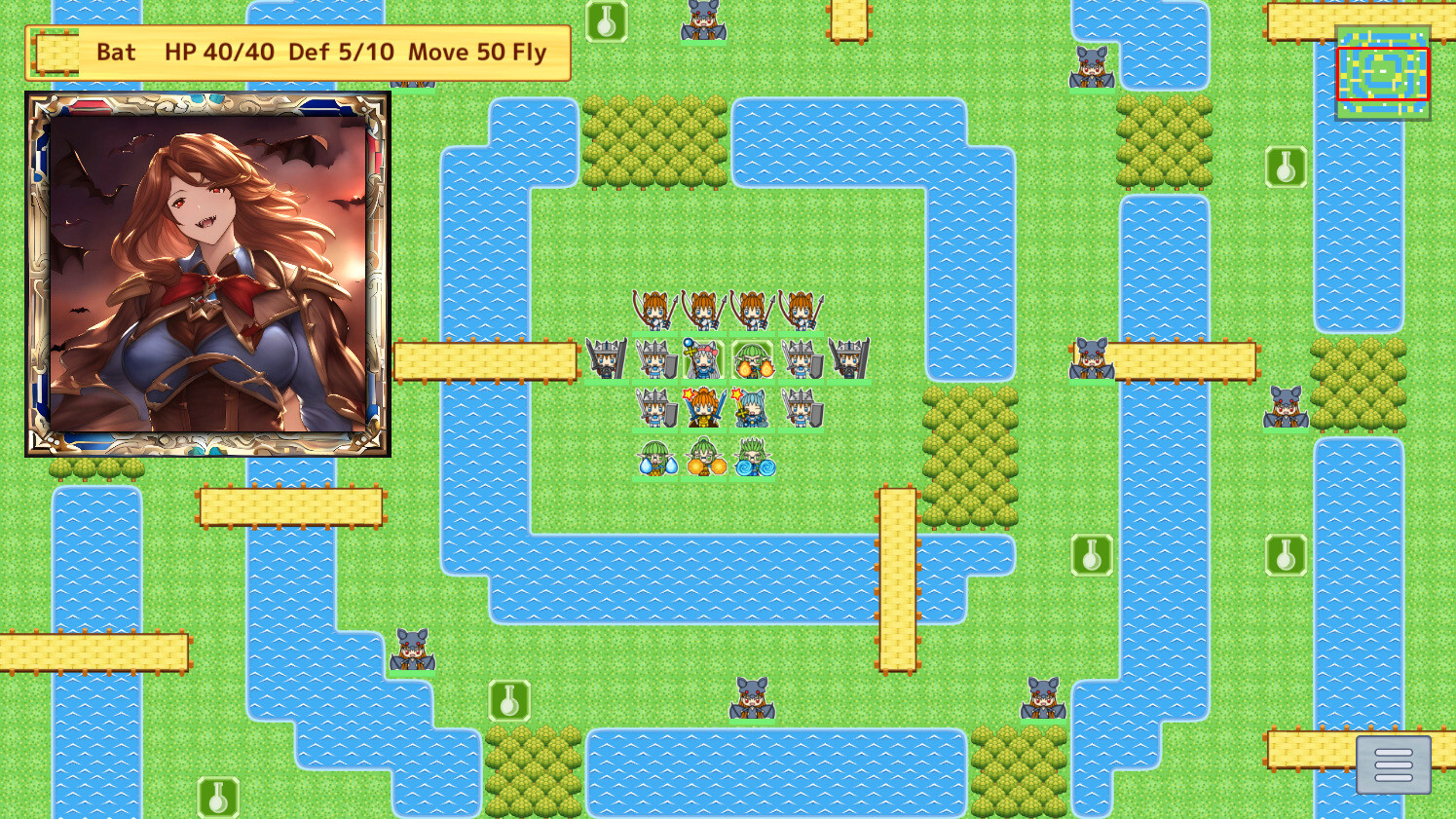Select the leftmost archer in the top row
The width and height of the screenshot is (1456, 819).
654,312
